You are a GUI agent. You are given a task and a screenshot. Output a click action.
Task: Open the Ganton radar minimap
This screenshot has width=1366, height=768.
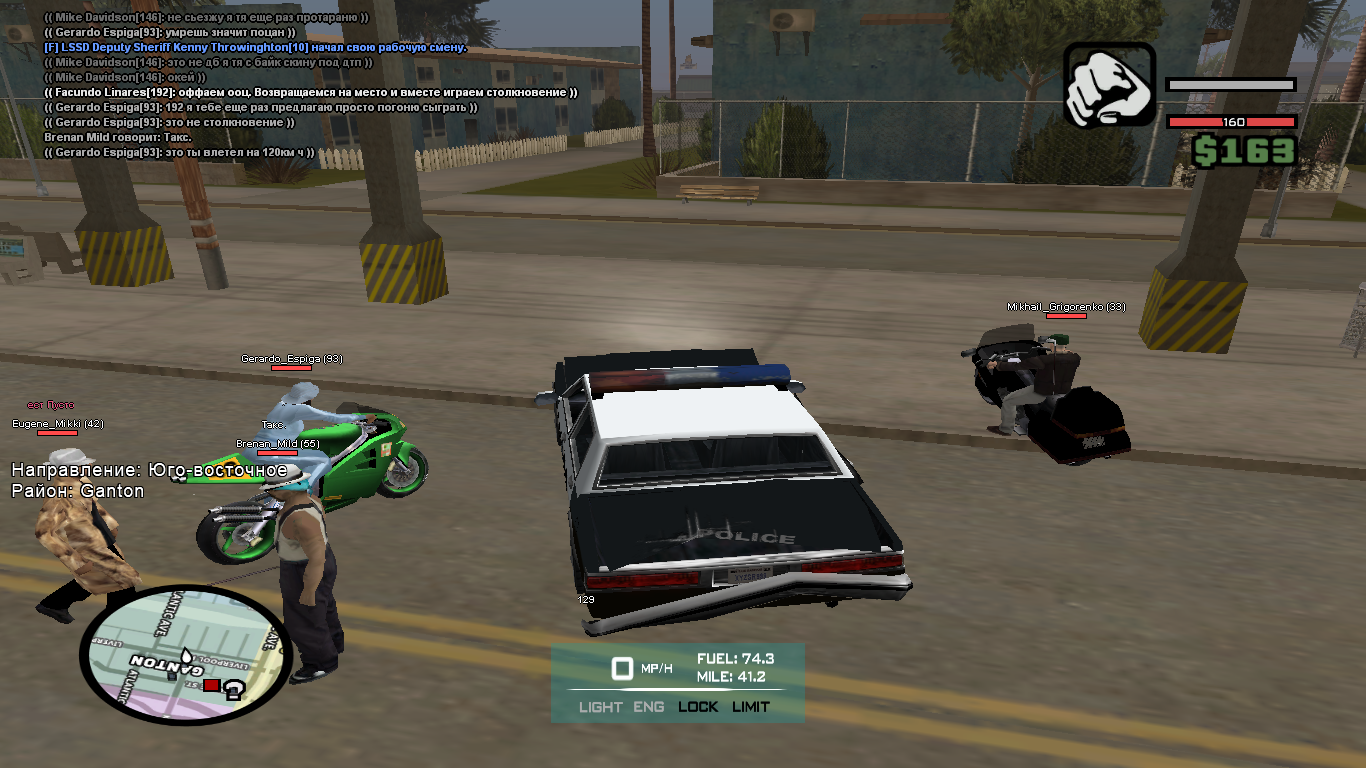click(185, 655)
